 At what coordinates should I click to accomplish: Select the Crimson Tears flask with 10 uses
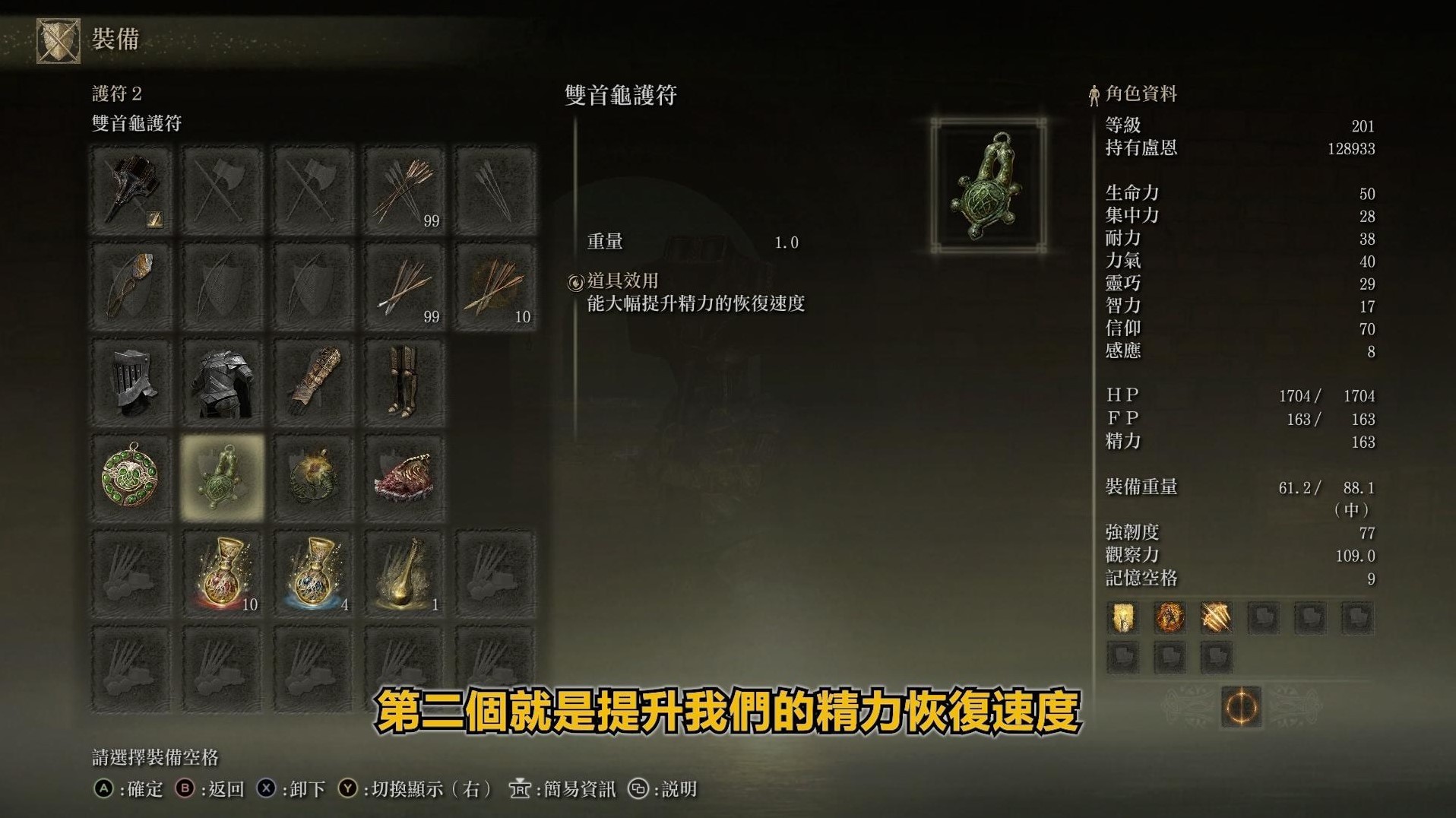223,571
